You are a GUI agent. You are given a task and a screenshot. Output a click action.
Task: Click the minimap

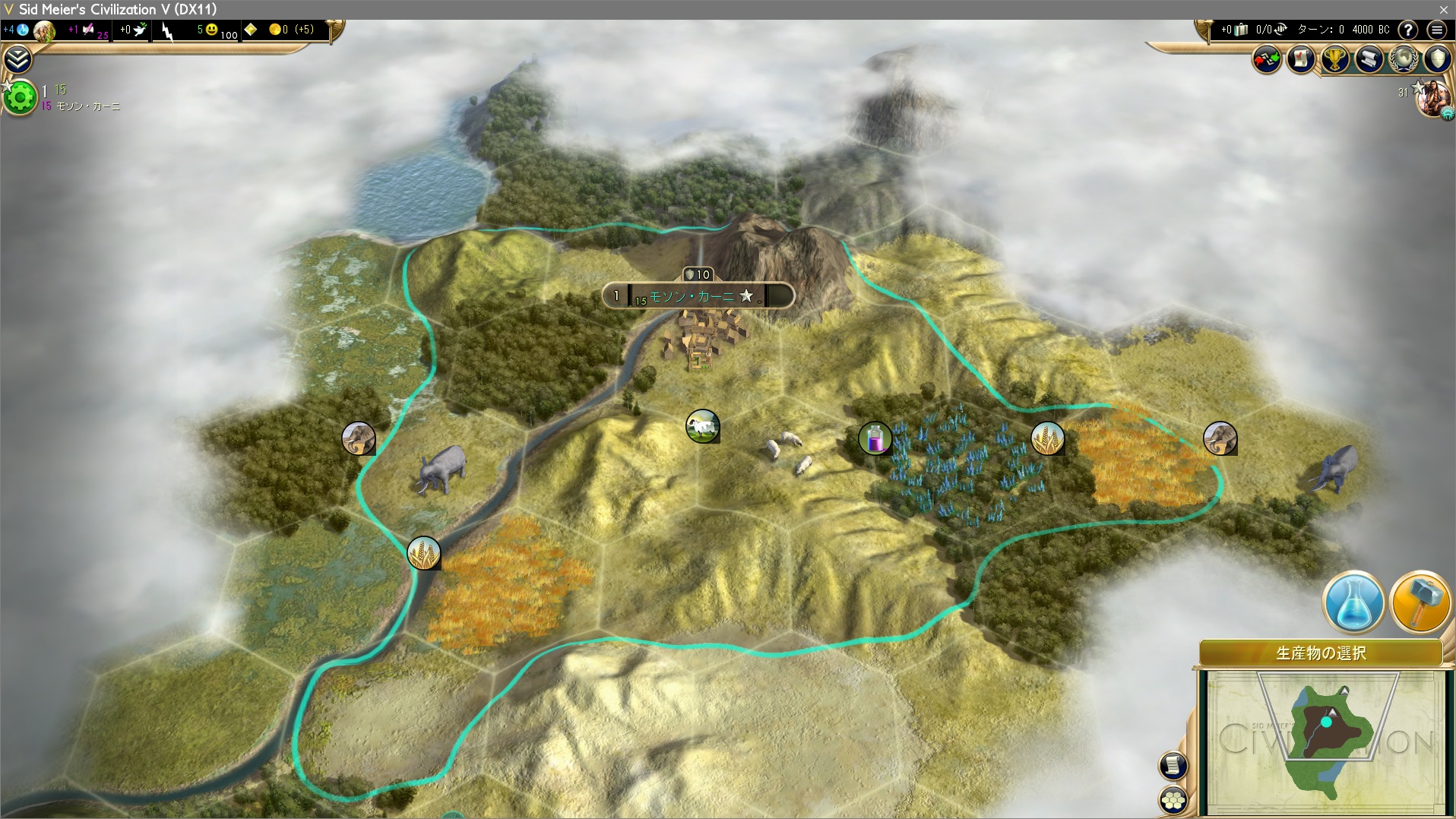(x=1325, y=740)
